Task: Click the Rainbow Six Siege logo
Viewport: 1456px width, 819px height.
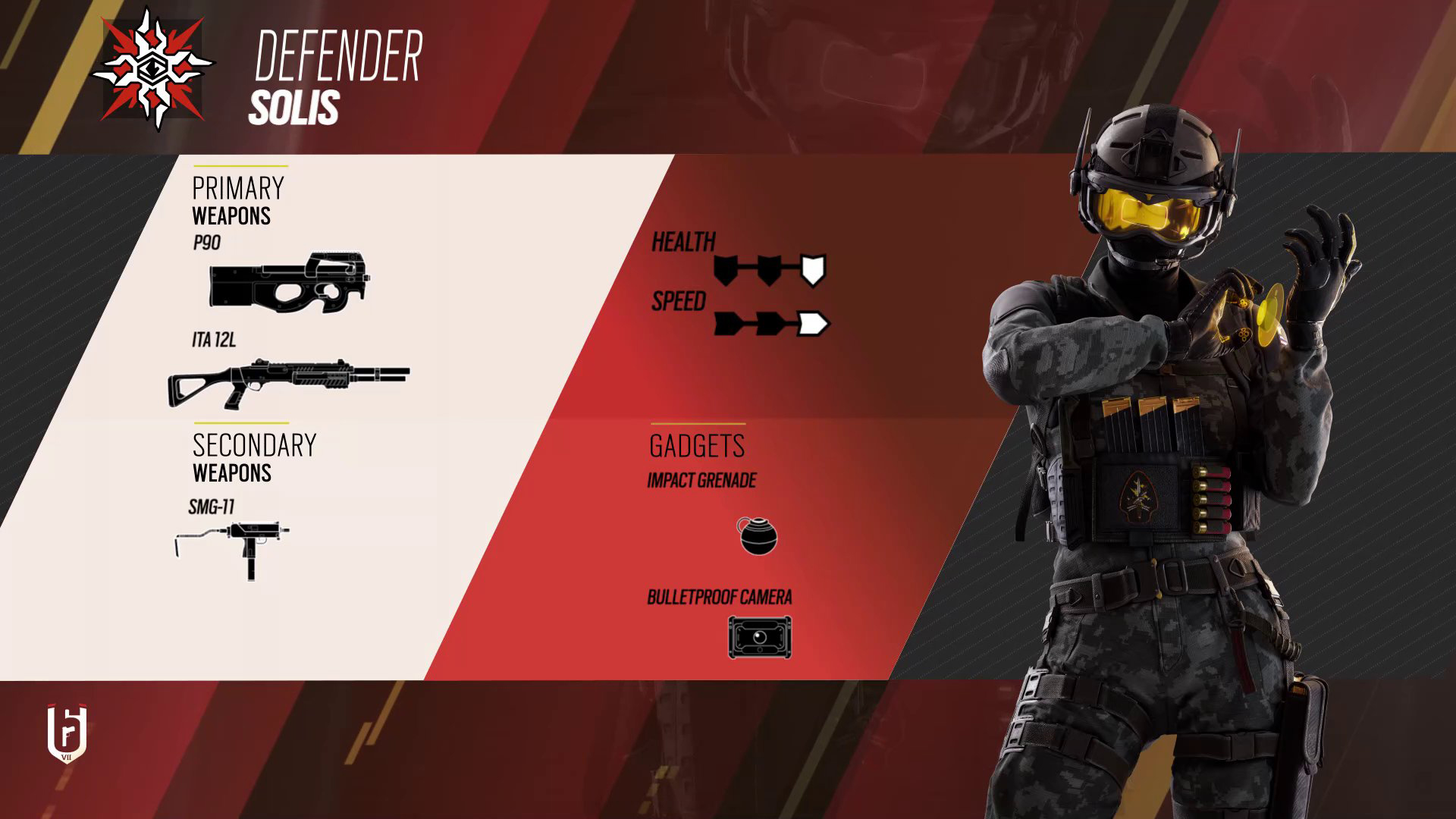Action: coord(67,733)
